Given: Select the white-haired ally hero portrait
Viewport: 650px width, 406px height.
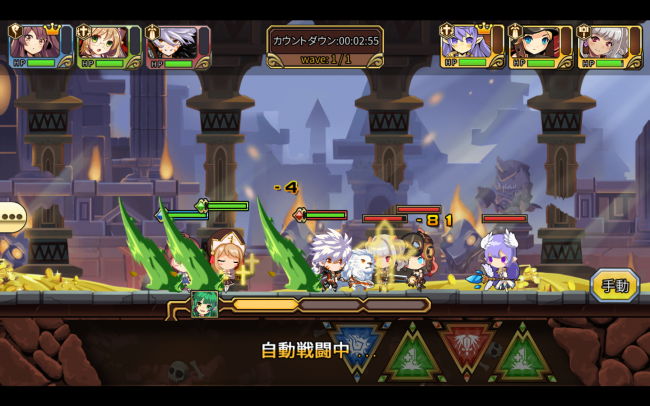Looking at the screenshot, I should click(x=170, y=43).
